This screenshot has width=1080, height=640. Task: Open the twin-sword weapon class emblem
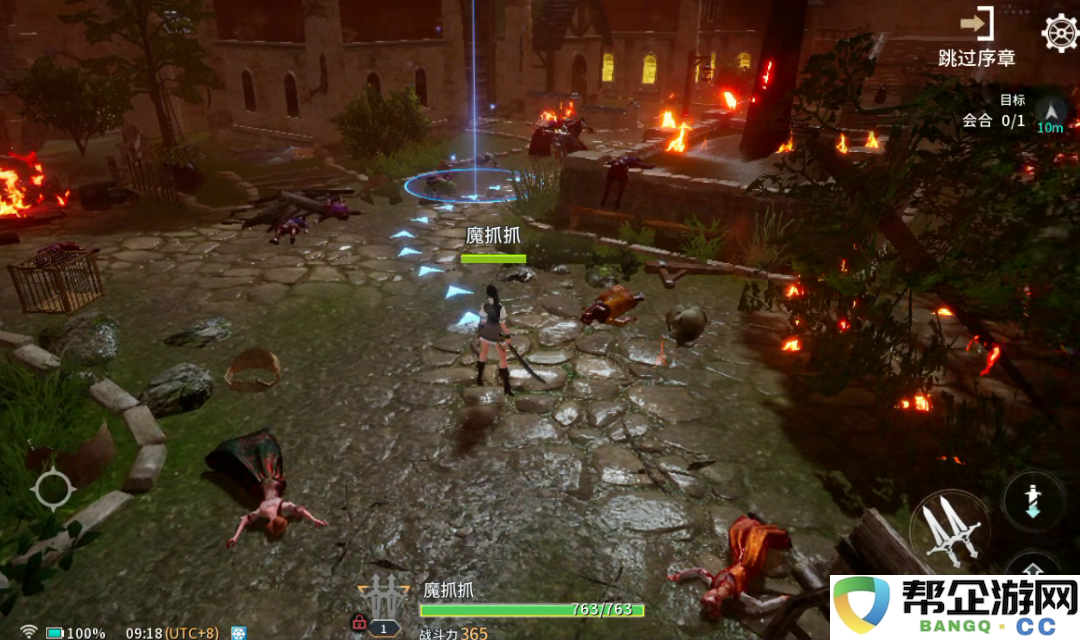(383, 597)
